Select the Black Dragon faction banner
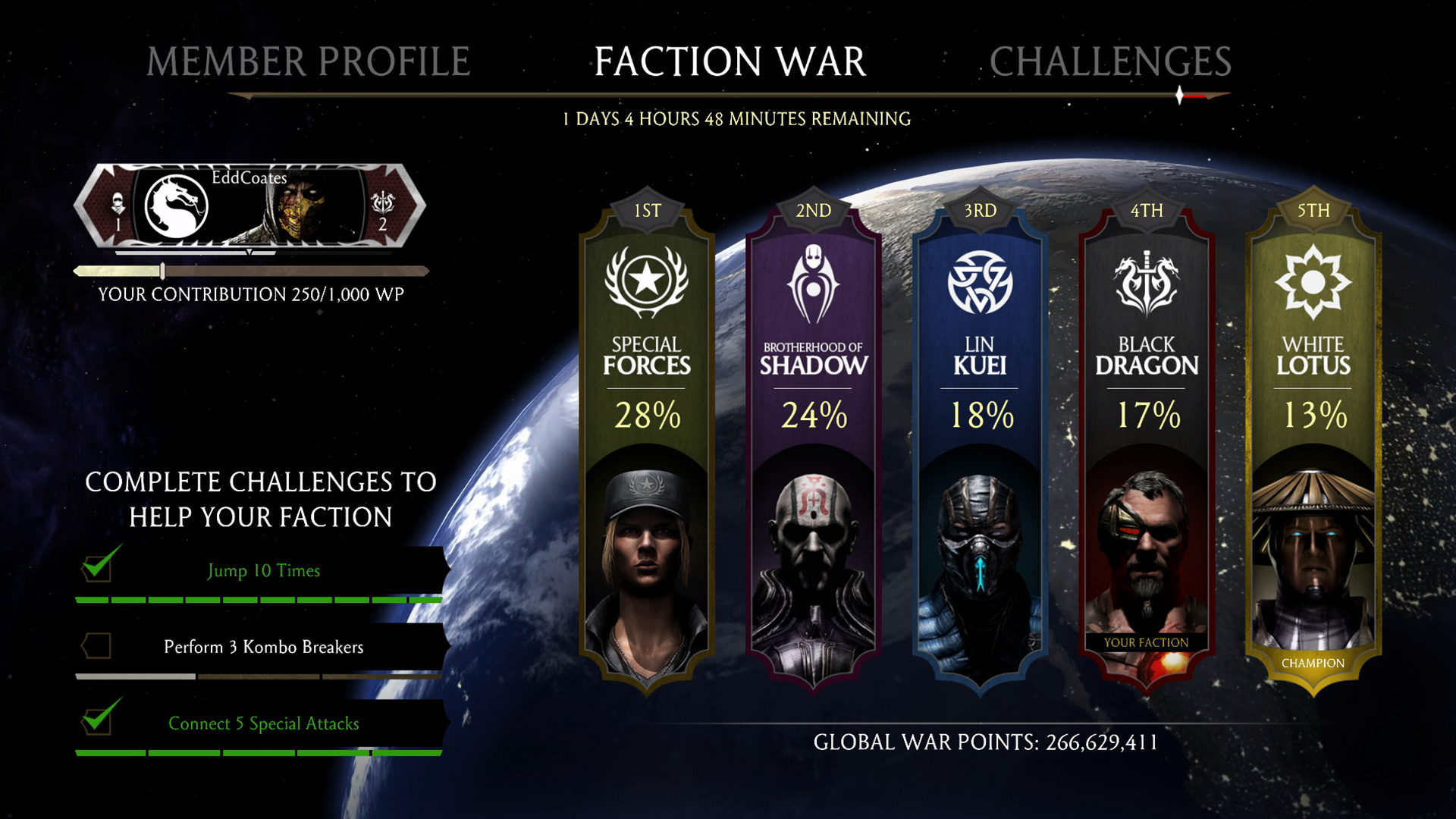This screenshot has width=1456, height=819. click(x=1147, y=440)
